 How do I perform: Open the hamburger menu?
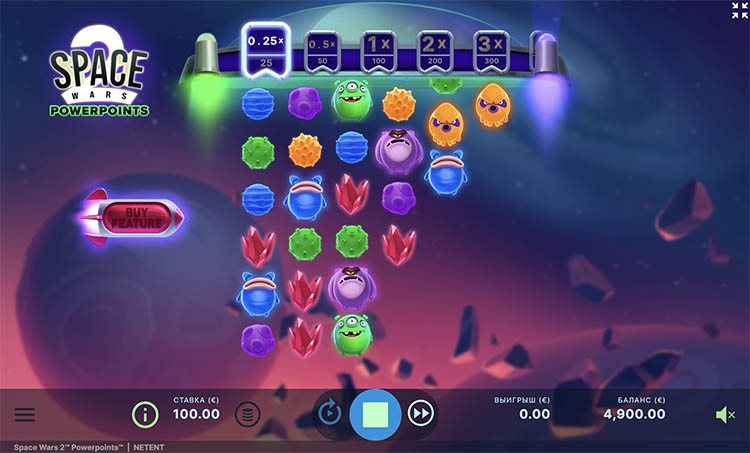coord(25,414)
